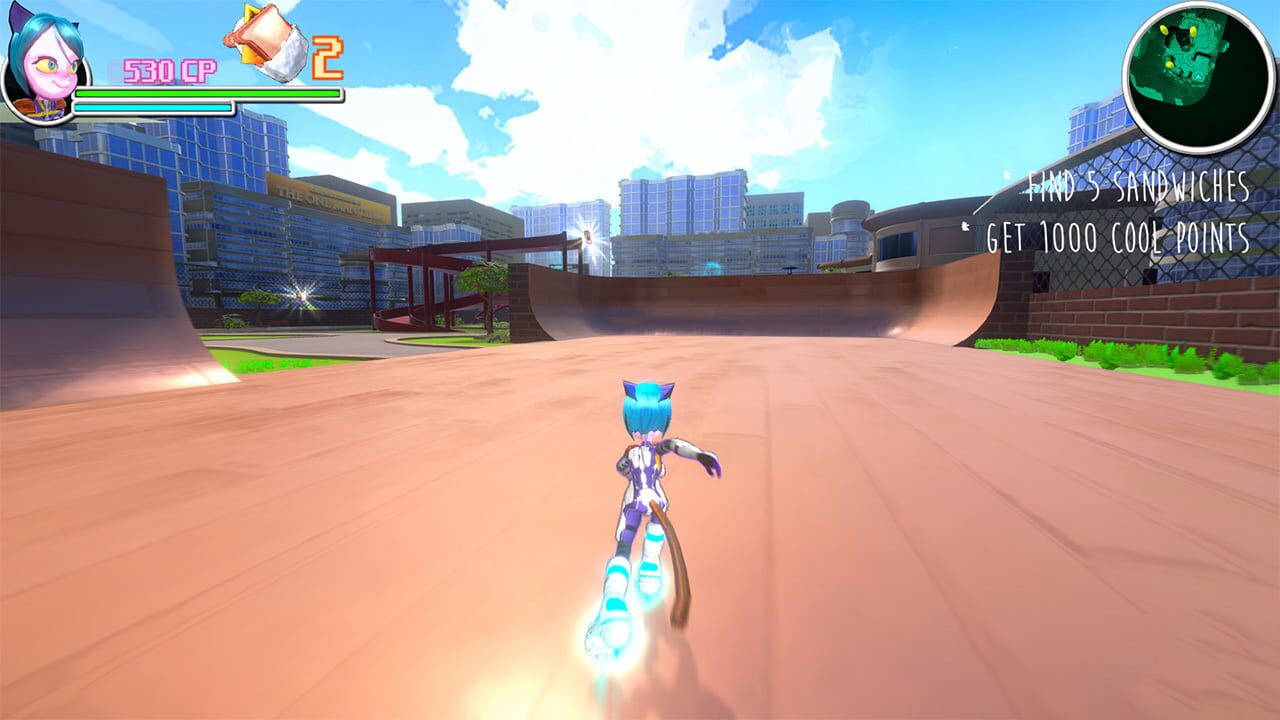
Task: Select the upper yellow dot on the minimap
Action: [1163, 29]
